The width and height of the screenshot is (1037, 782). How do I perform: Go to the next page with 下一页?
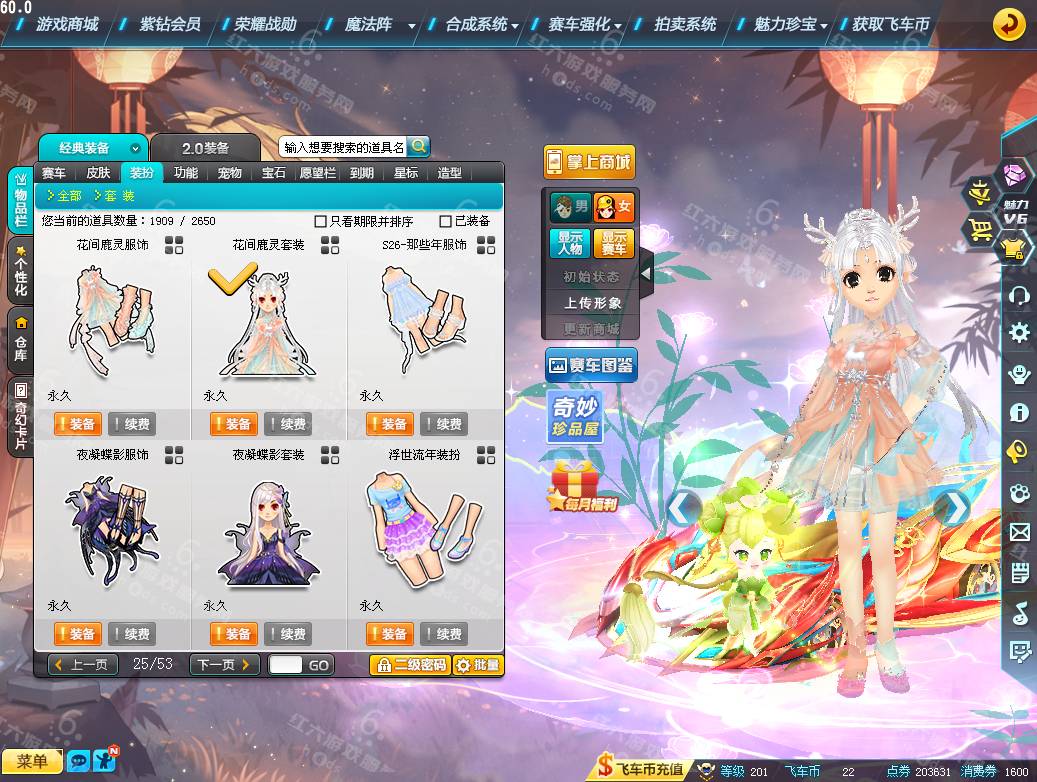tap(225, 664)
